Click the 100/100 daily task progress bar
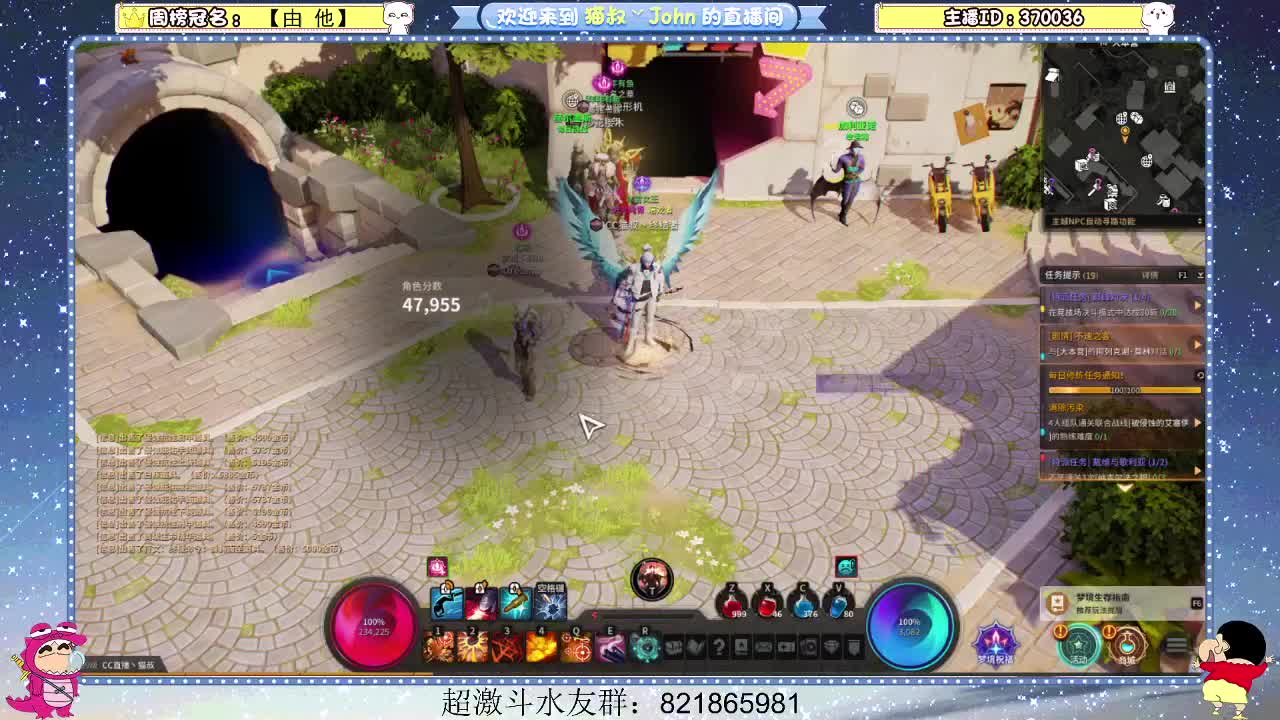Image resolution: width=1280 pixels, height=720 pixels. click(x=1123, y=389)
